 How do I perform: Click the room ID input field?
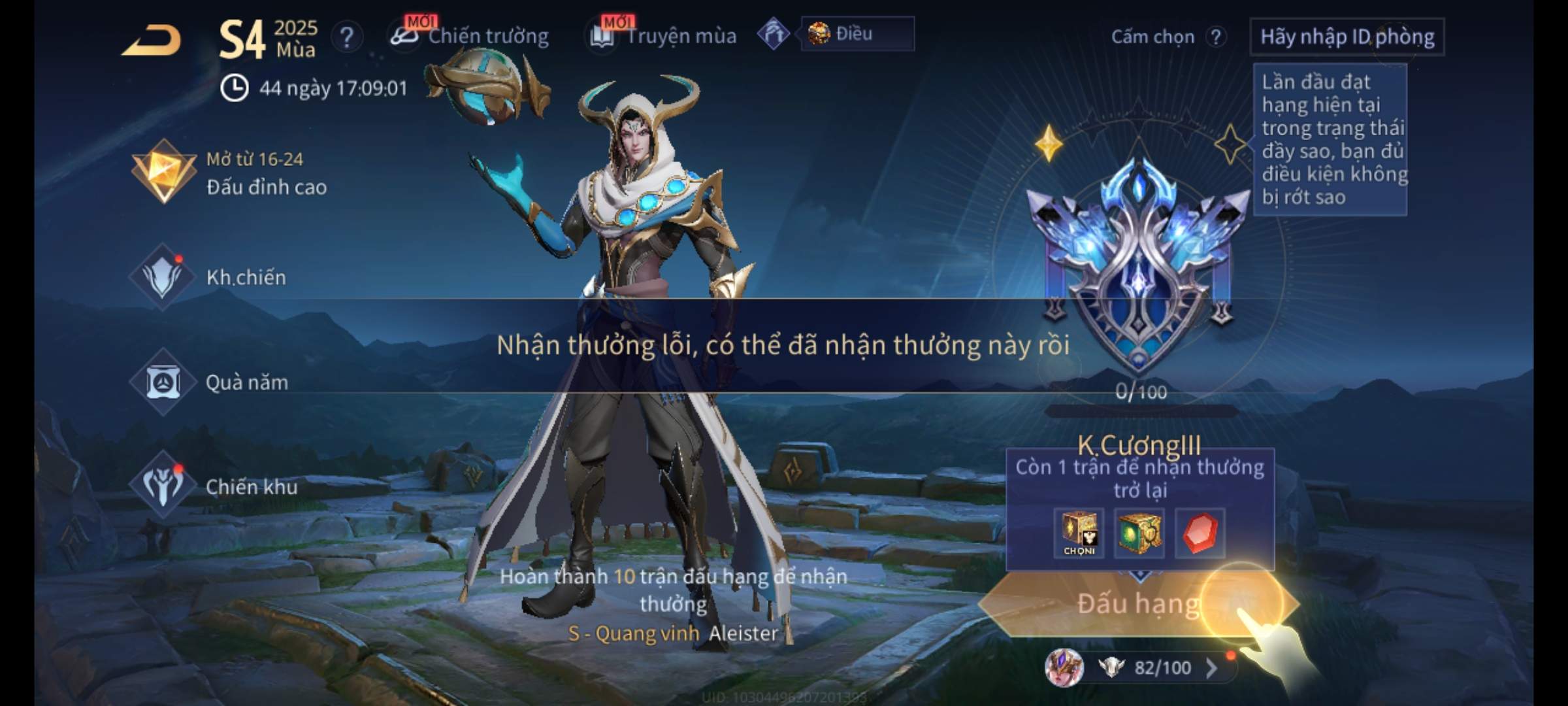tap(1347, 37)
